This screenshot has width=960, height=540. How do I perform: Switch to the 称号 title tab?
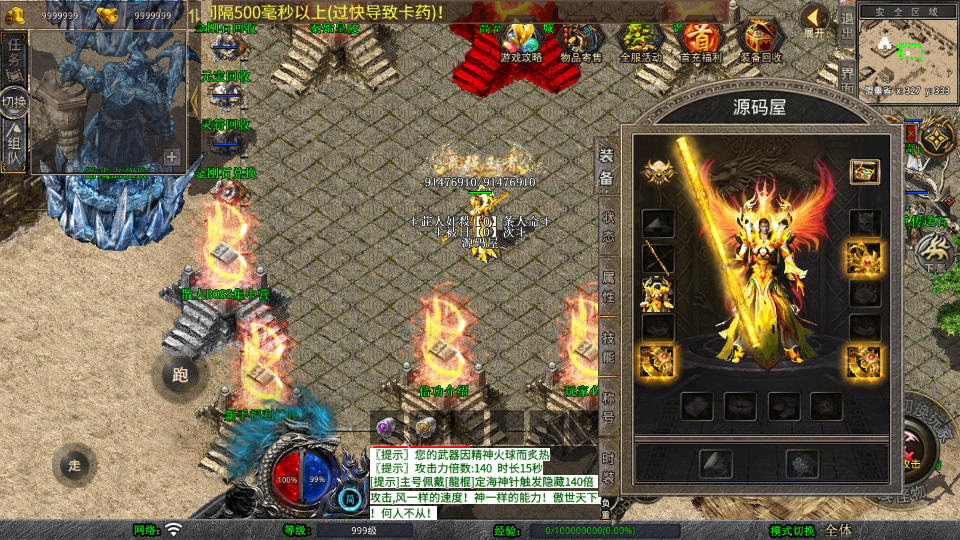coord(607,407)
